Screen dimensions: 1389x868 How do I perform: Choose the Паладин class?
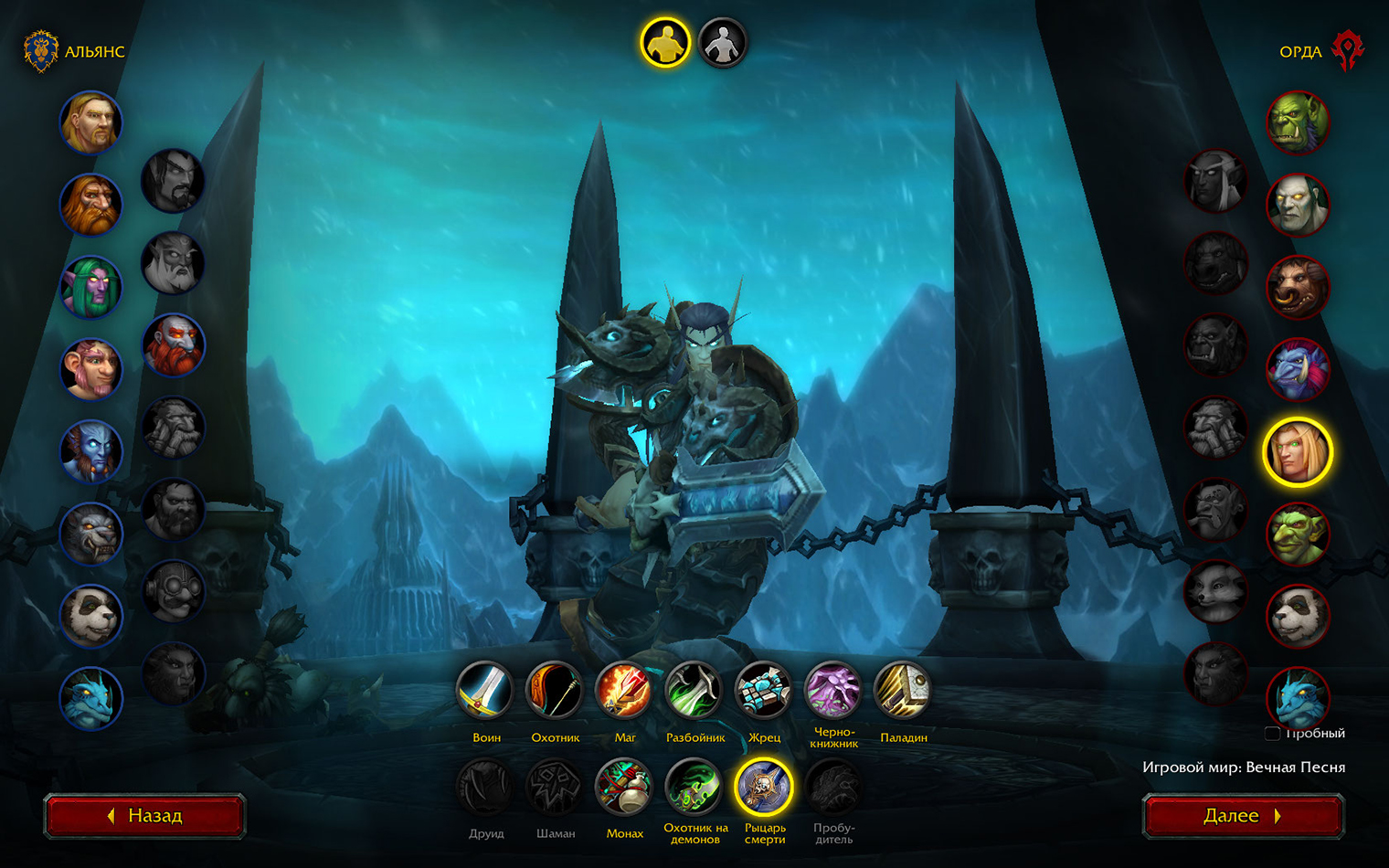902,691
